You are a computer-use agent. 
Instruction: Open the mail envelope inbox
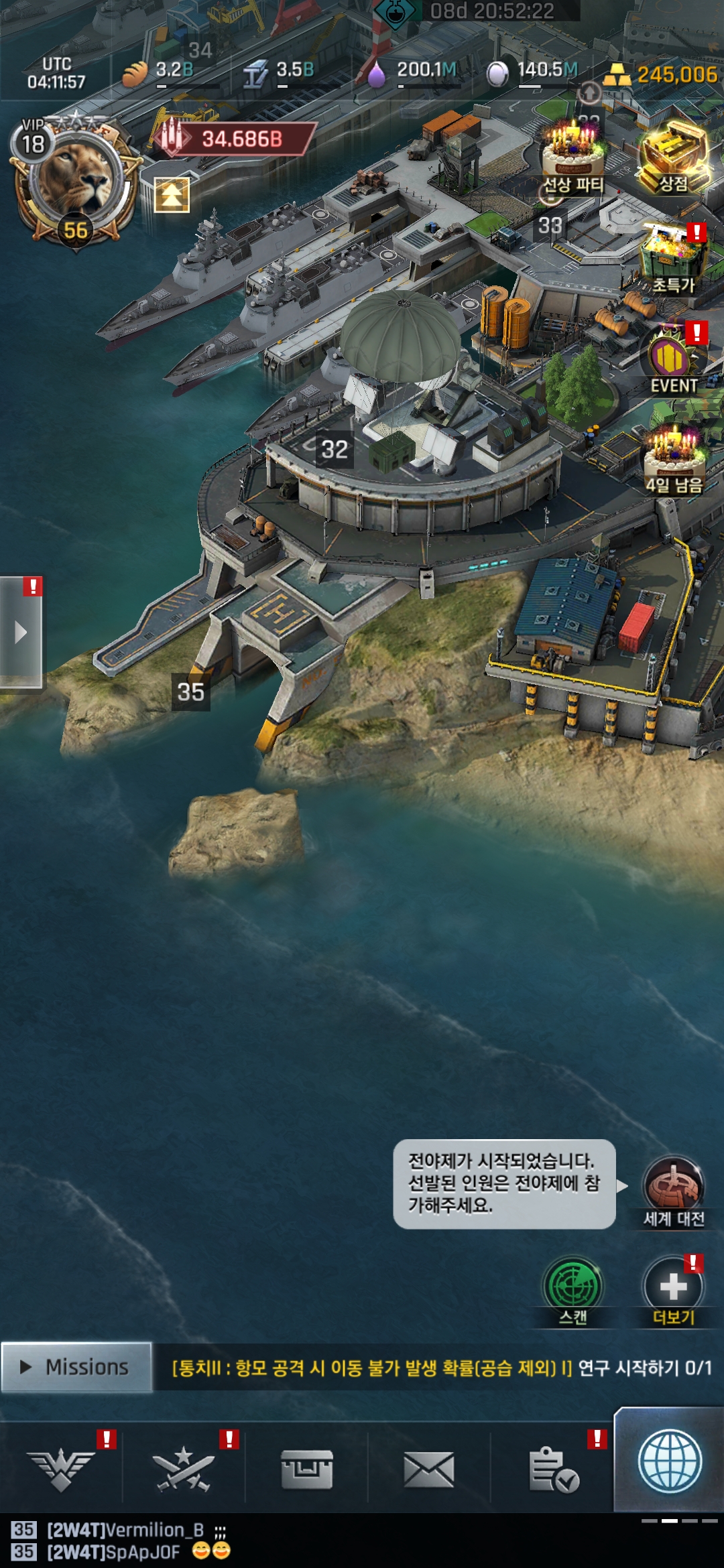point(429,1469)
